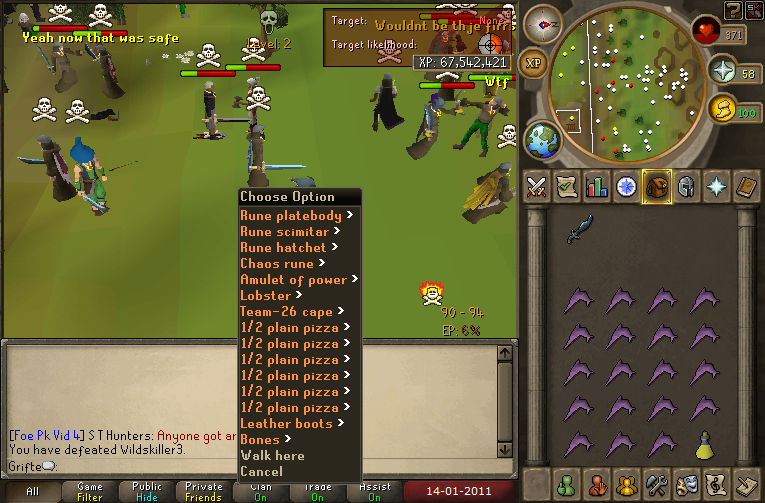Open the Magic spellbook tab
Image resolution: width=765 pixels, height=503 pixels.
point(747,187)
